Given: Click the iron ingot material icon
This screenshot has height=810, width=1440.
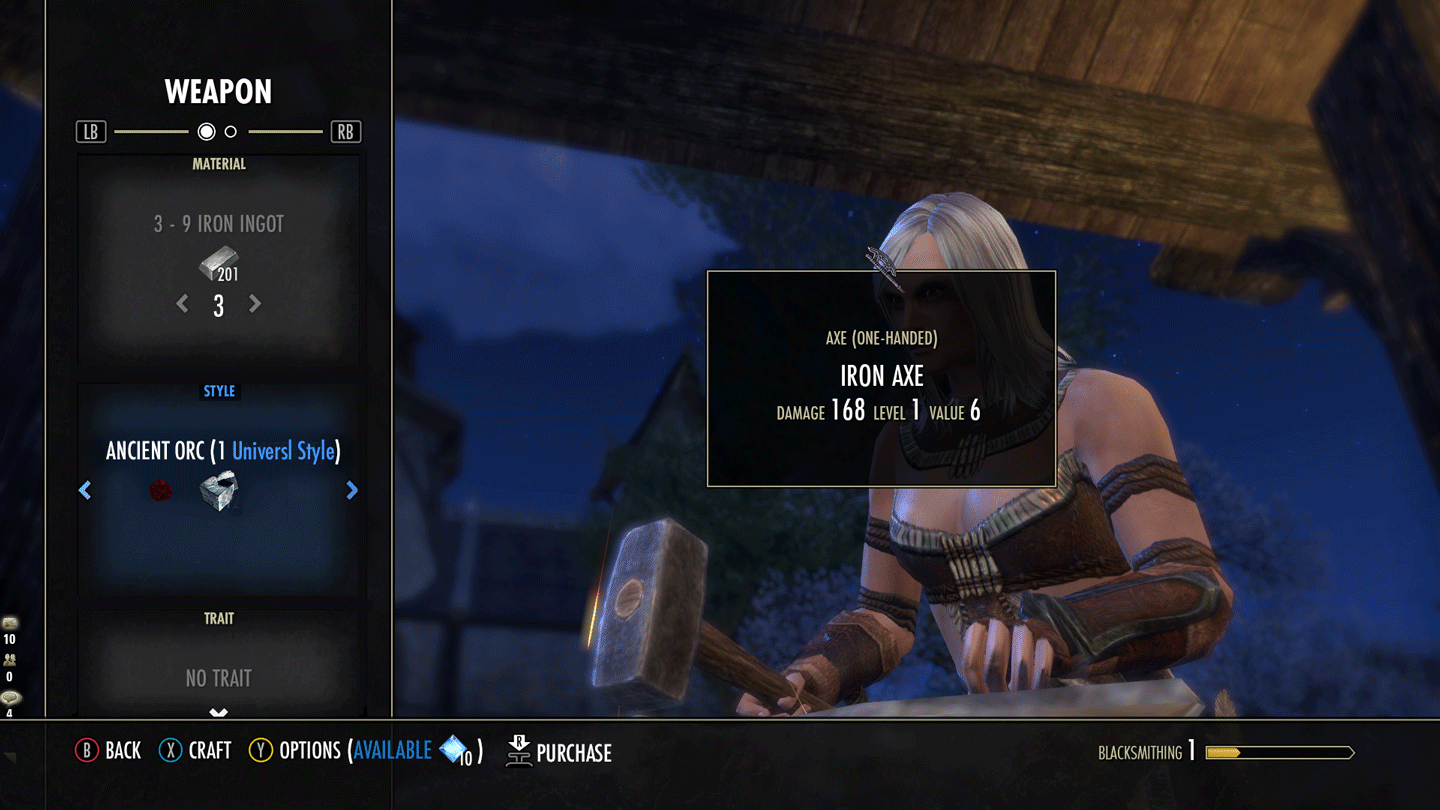Looking at the screenshot, I should (217, 266).
